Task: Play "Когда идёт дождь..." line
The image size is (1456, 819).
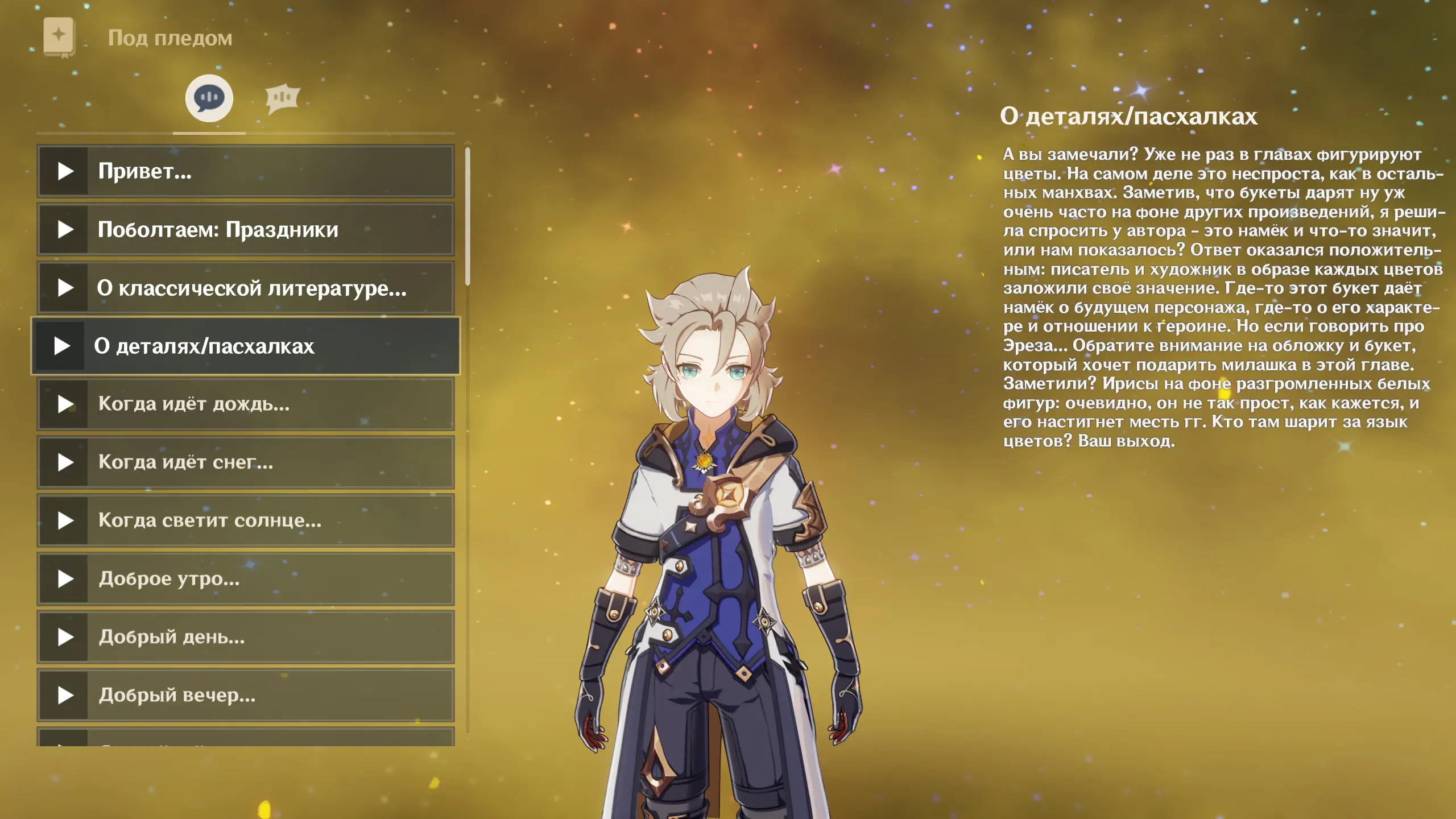Action: (246, 404)
